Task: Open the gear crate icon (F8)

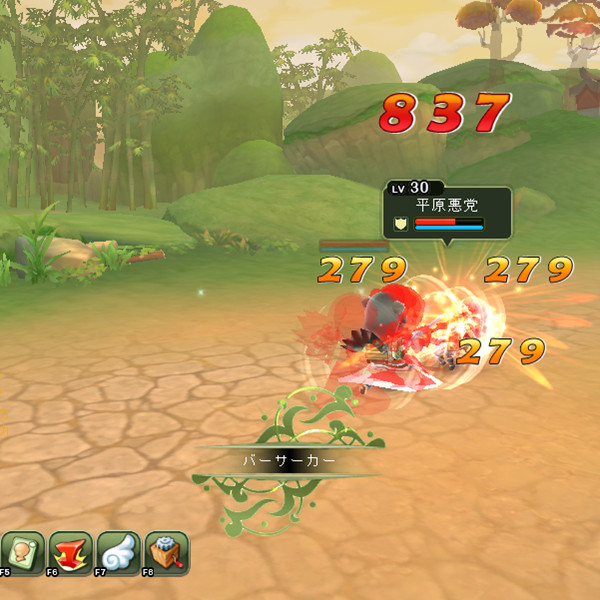Action: (x=166, y=551)
